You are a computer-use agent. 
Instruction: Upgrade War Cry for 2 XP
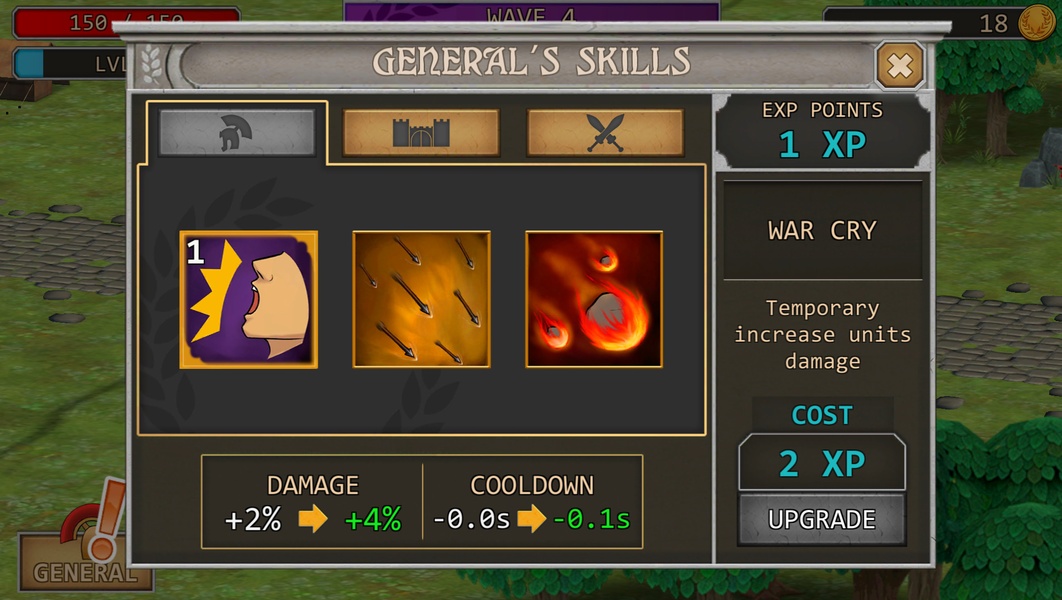[x=821, y=519]
